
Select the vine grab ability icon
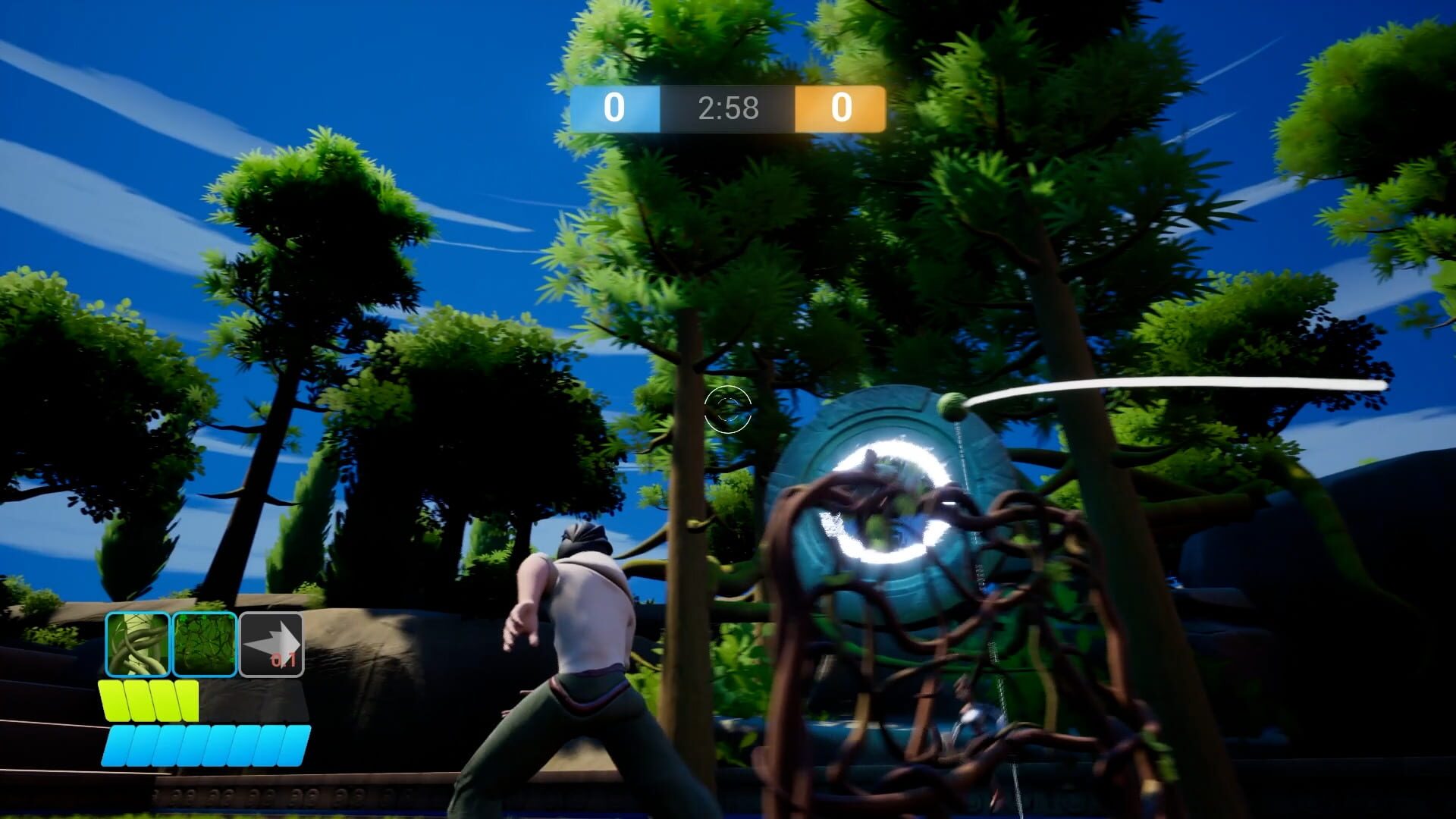(136, 645)
